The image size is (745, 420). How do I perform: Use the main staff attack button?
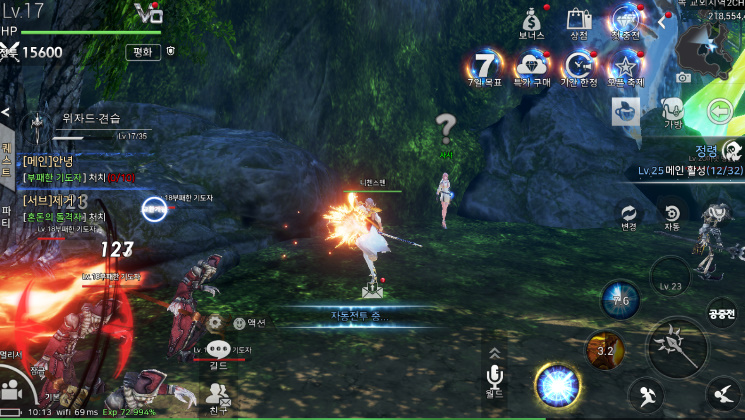pos(677,347)
